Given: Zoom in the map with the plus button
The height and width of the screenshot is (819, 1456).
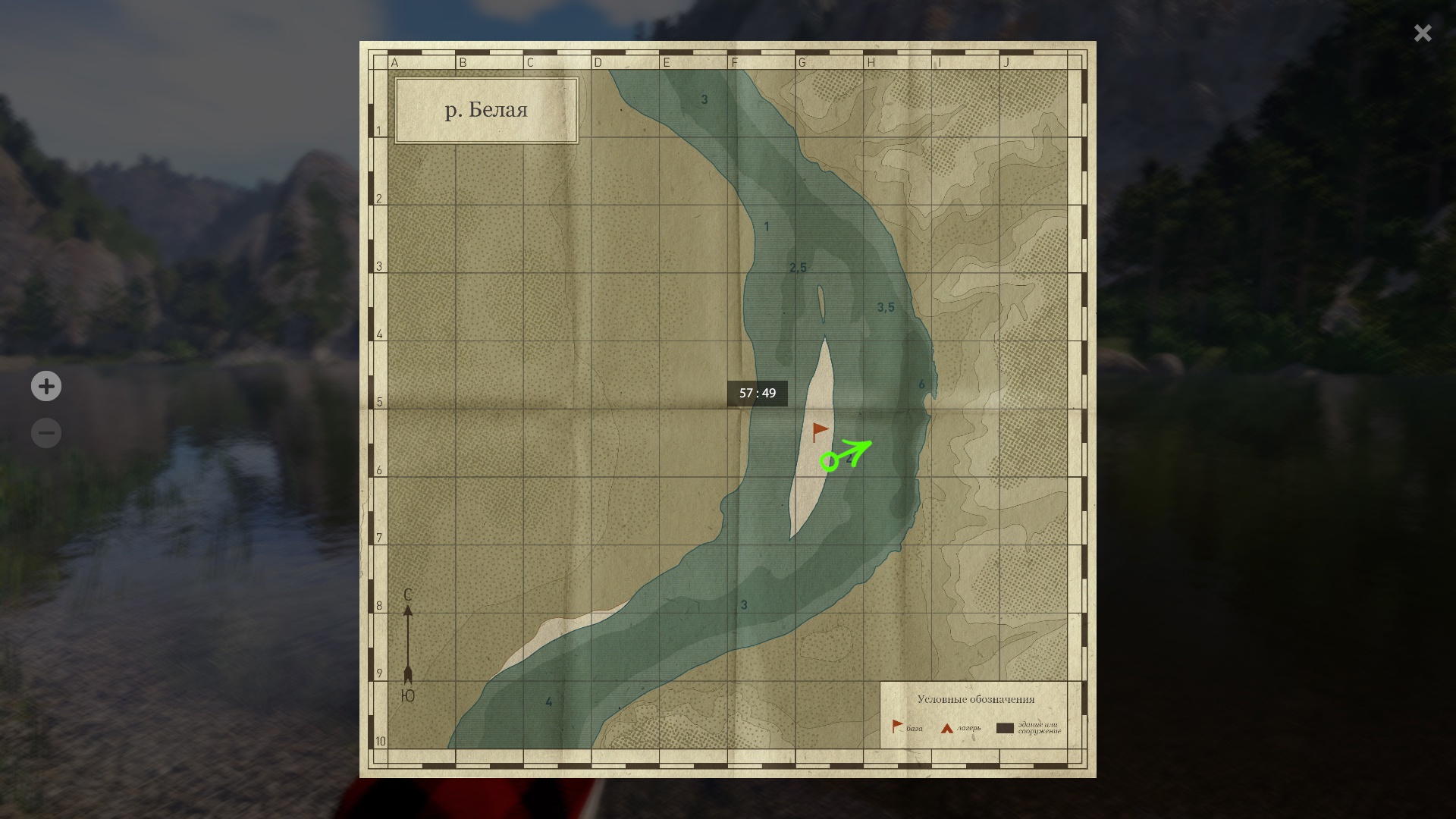Looking at the screenshot, I should (x=46, y=387).
